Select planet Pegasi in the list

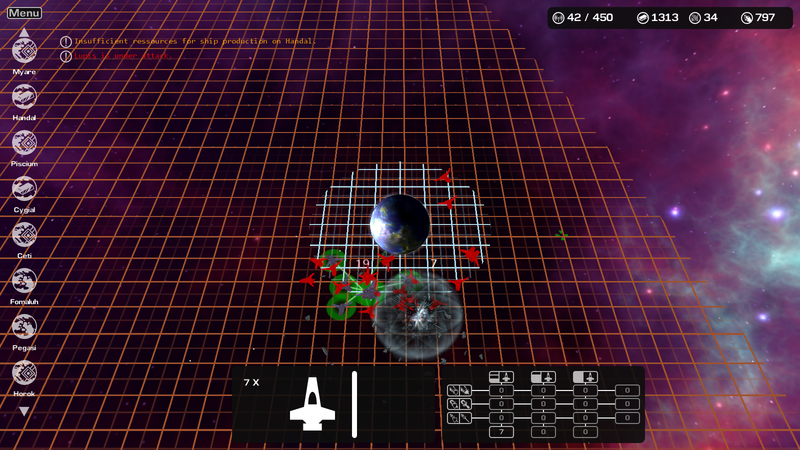[24, 326]
